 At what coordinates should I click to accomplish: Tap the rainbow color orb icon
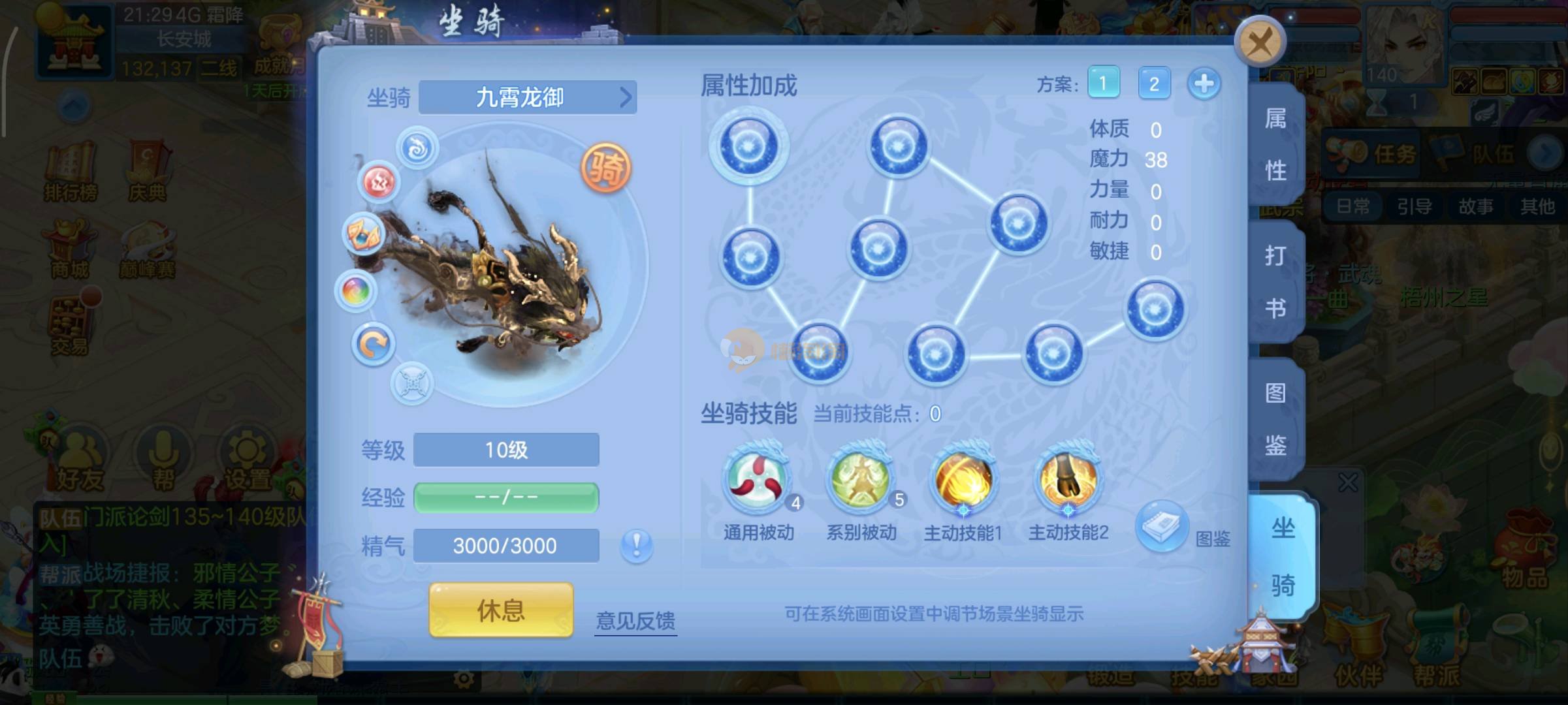[355, 290]
